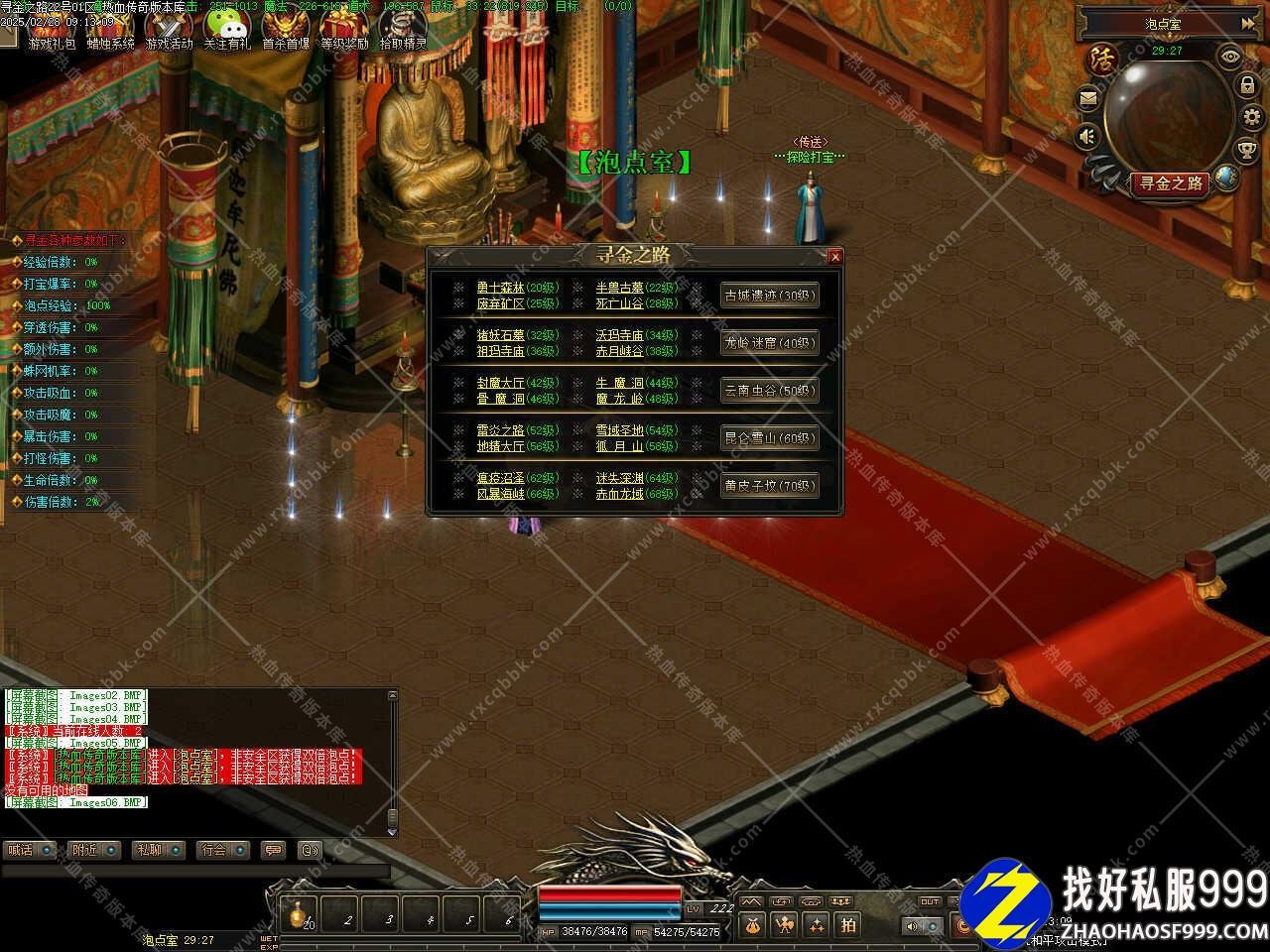Toggle sound with the speaker icon by minimap
The image size is (1270, 952).
pos(1088,136)
